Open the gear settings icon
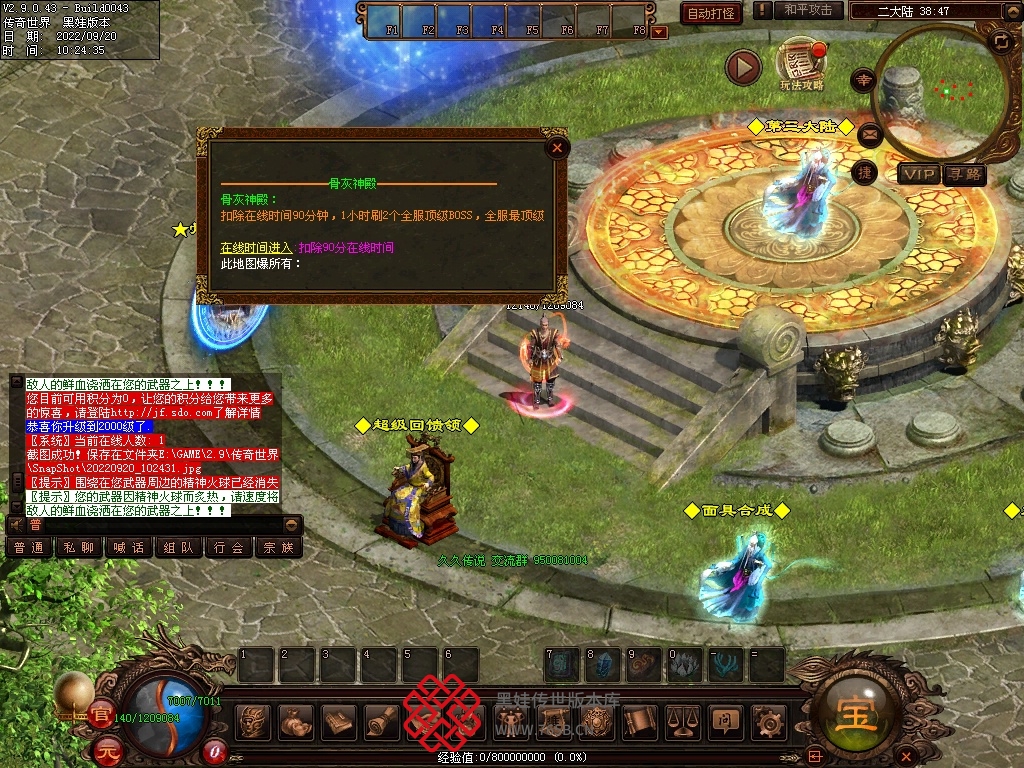This screenshot has width=1024, height=768. tap(768, 720)
